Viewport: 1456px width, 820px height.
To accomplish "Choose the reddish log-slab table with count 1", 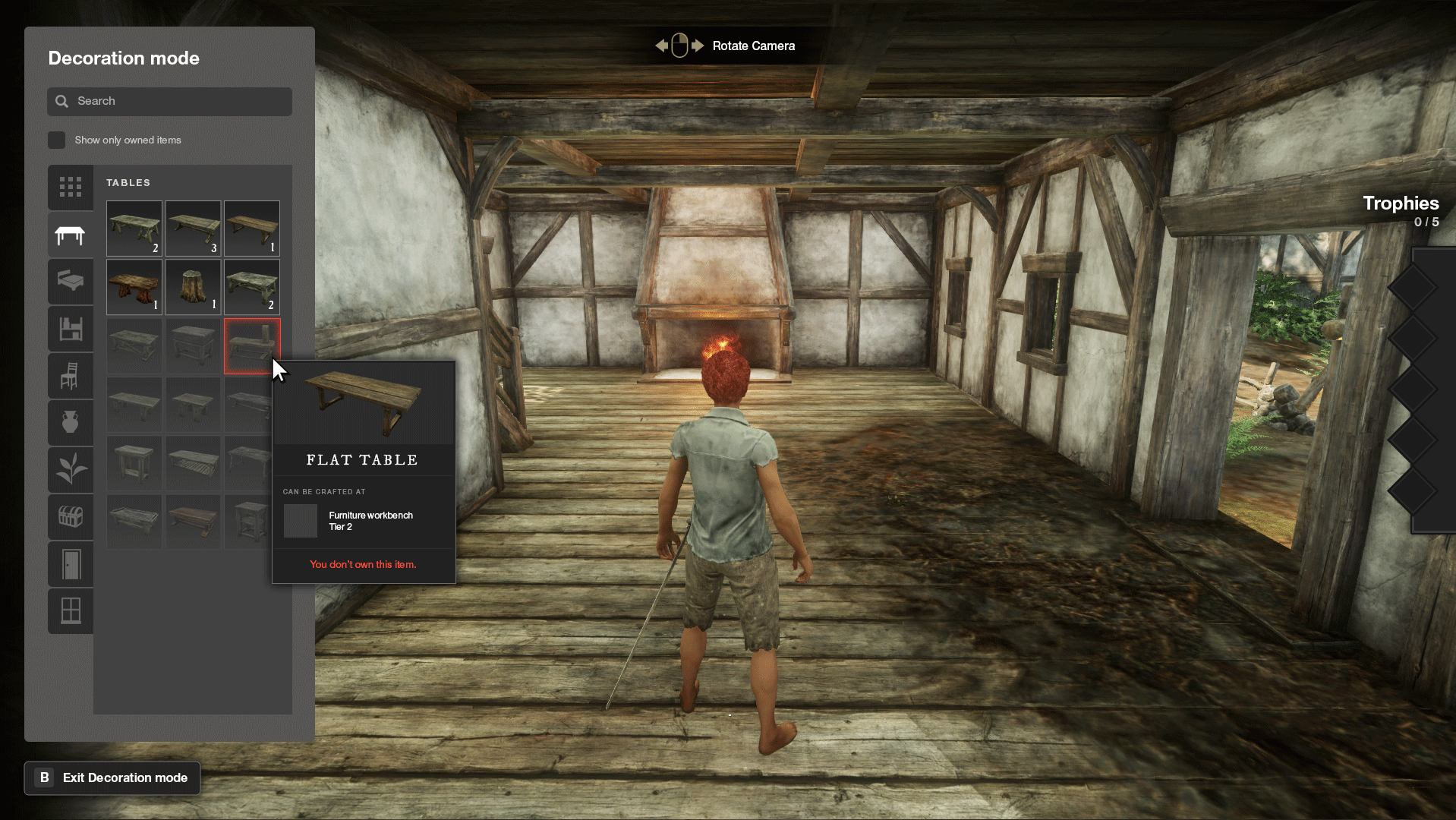I will [134, 287].
